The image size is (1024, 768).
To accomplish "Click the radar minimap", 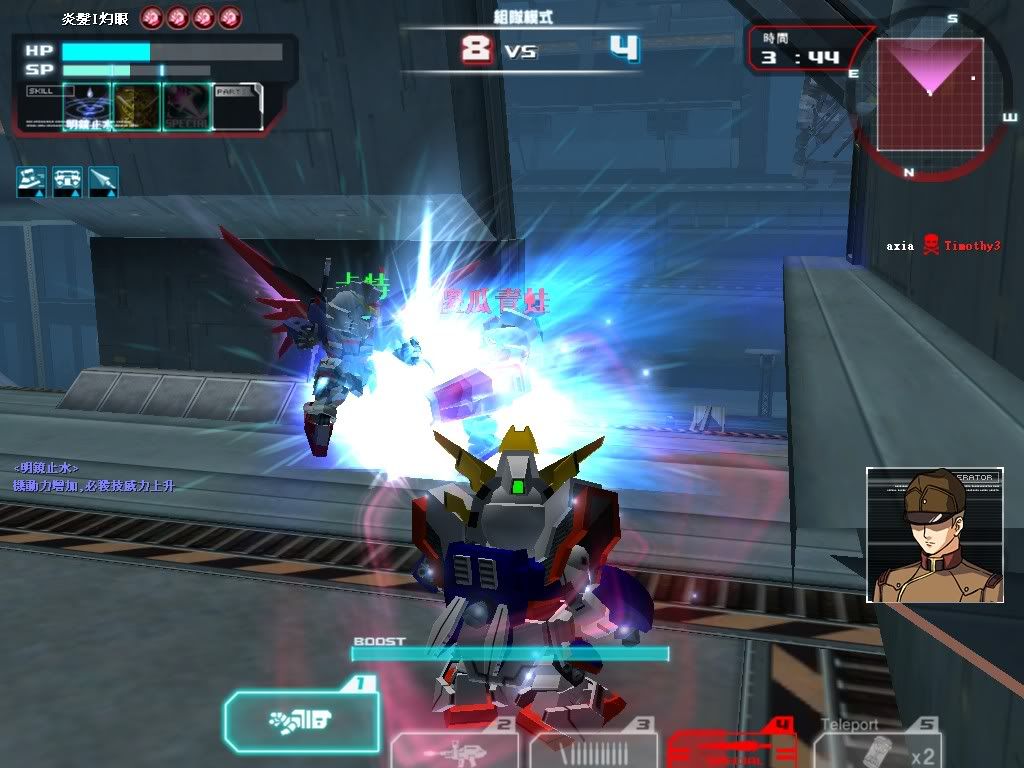I will coord(930,95).
